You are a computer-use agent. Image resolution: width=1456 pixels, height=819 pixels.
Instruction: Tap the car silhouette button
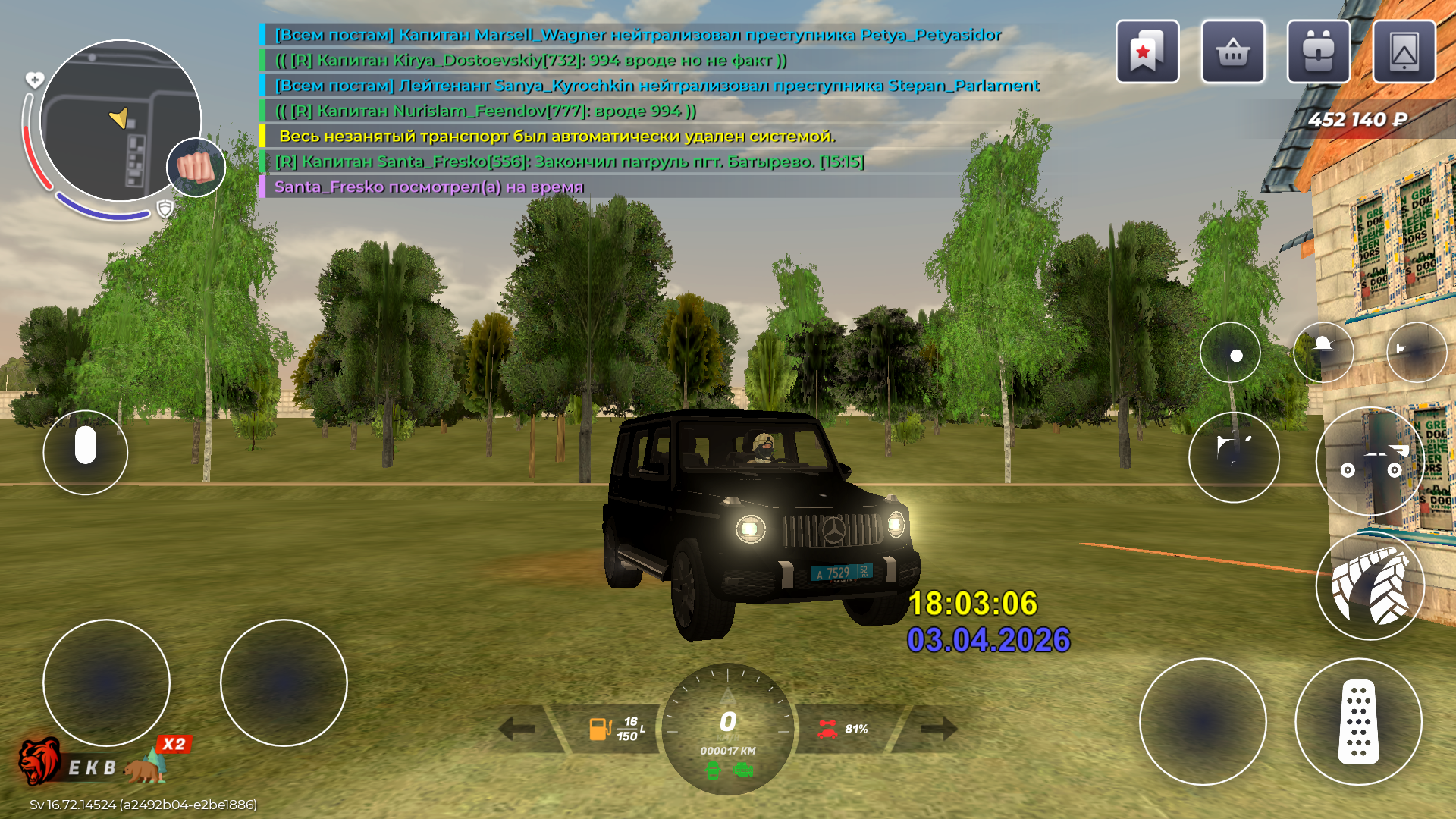[x=1370, y=461]
